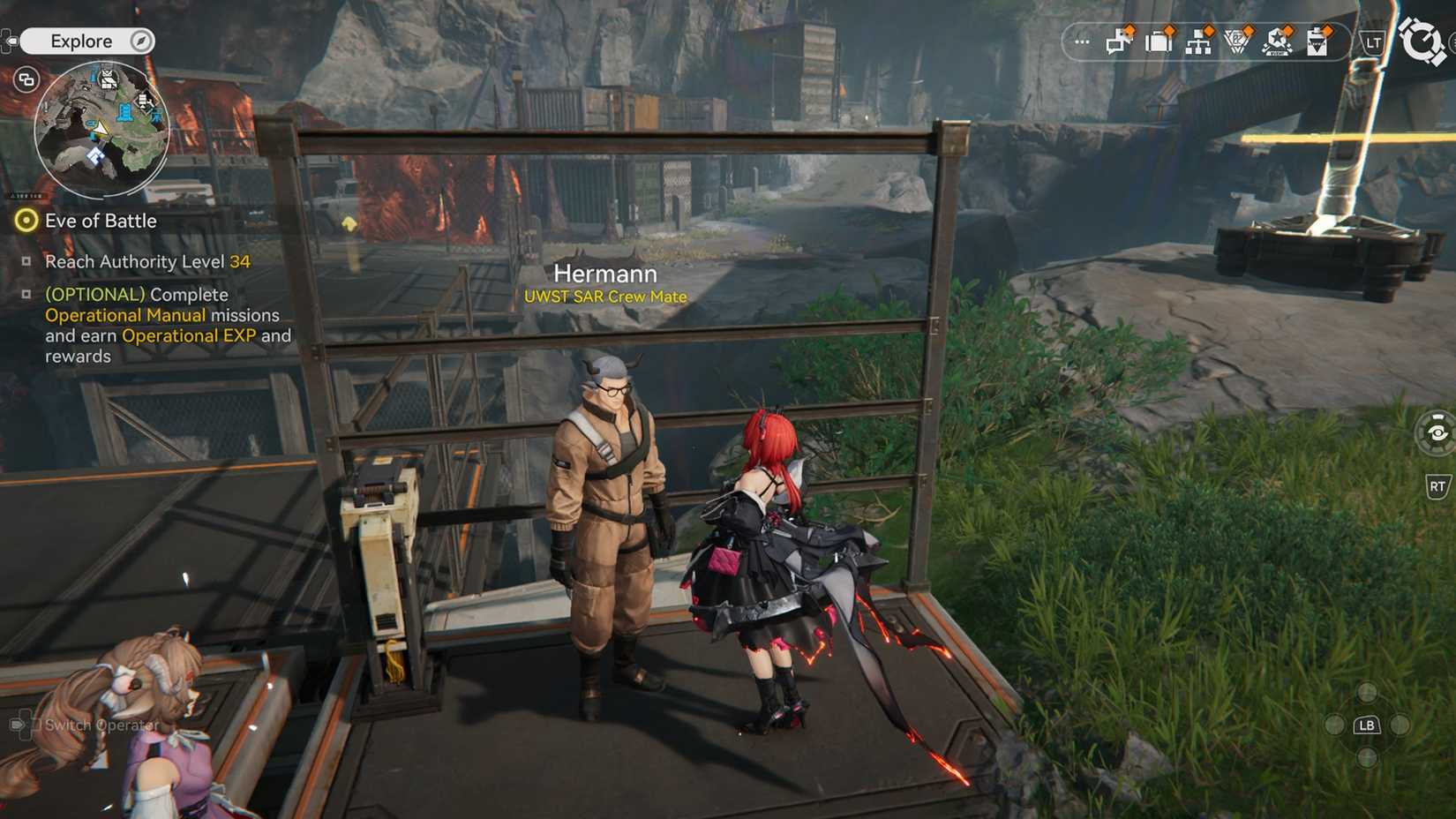
Task: Open the Operational Manual link
Action: (124, 315)
